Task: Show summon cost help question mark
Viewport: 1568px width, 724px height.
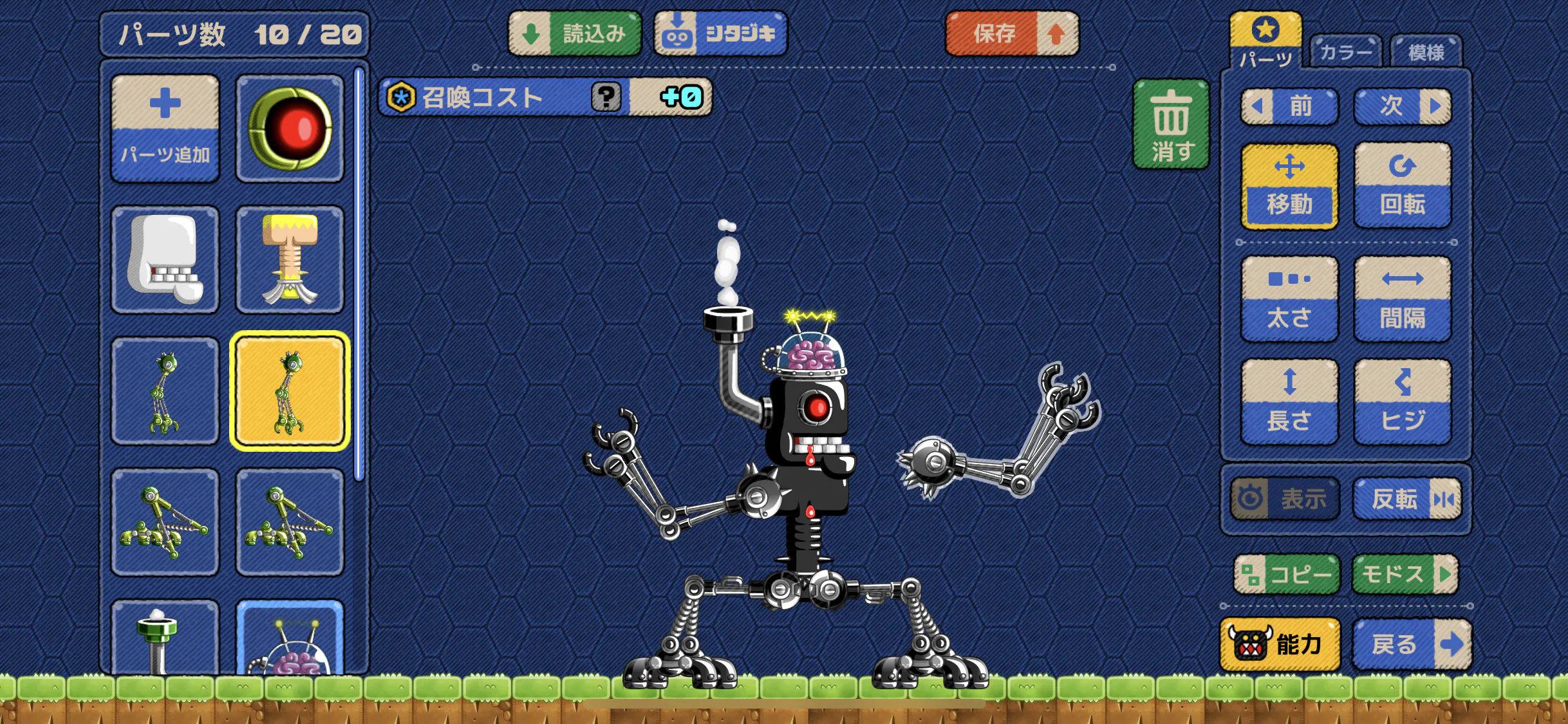Action: click(x=606, y=97)
